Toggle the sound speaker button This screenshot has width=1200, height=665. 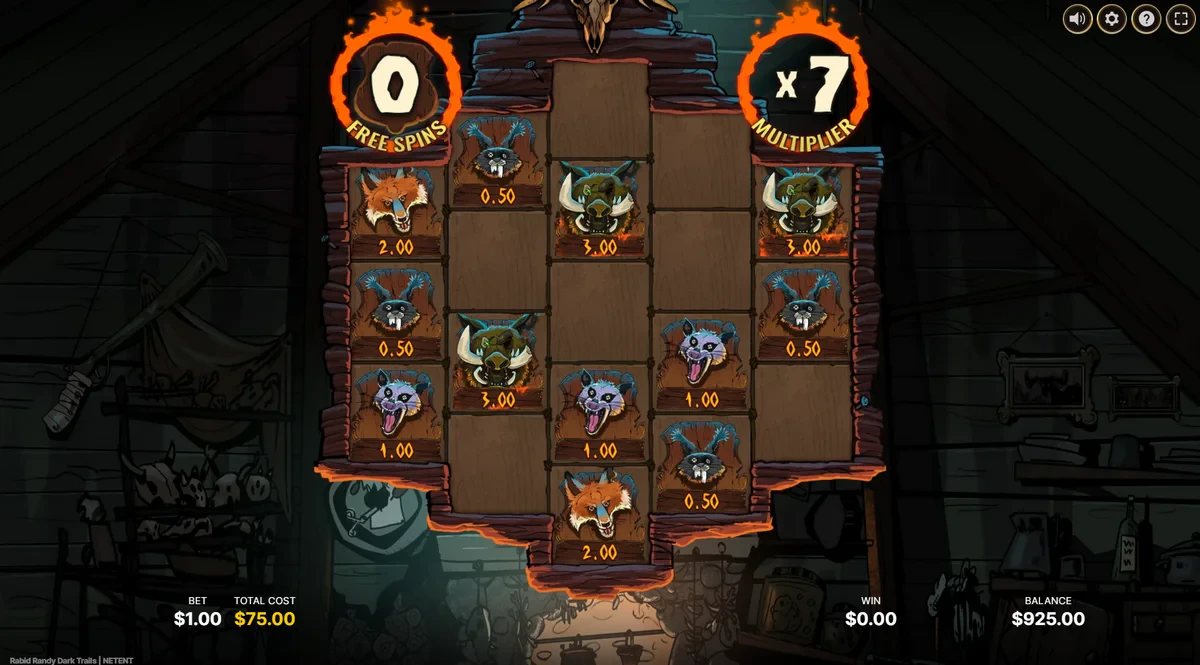(x=1077, y=19)
